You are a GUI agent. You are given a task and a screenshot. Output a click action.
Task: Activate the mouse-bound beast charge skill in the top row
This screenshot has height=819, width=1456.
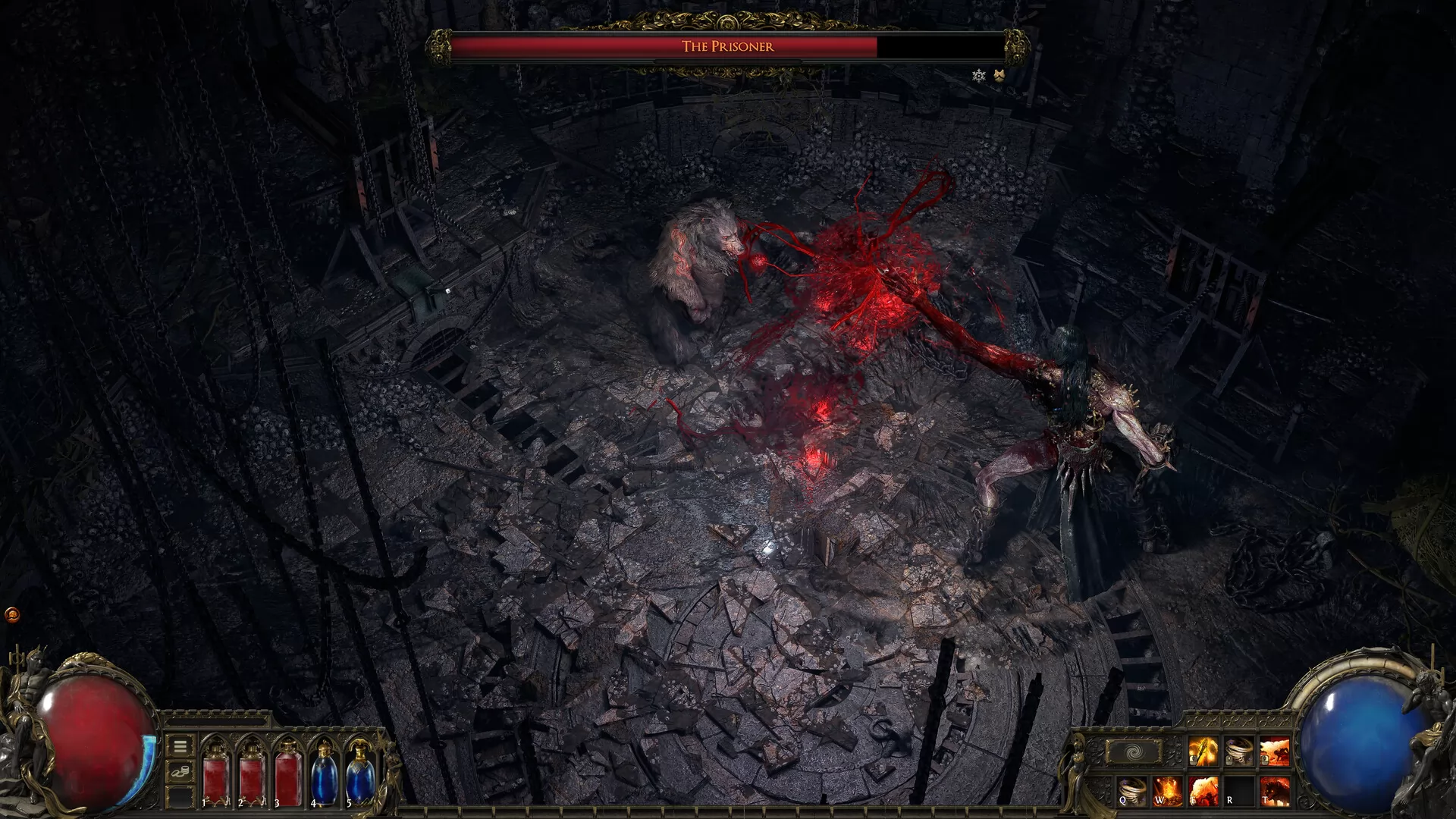(1274, 751)
